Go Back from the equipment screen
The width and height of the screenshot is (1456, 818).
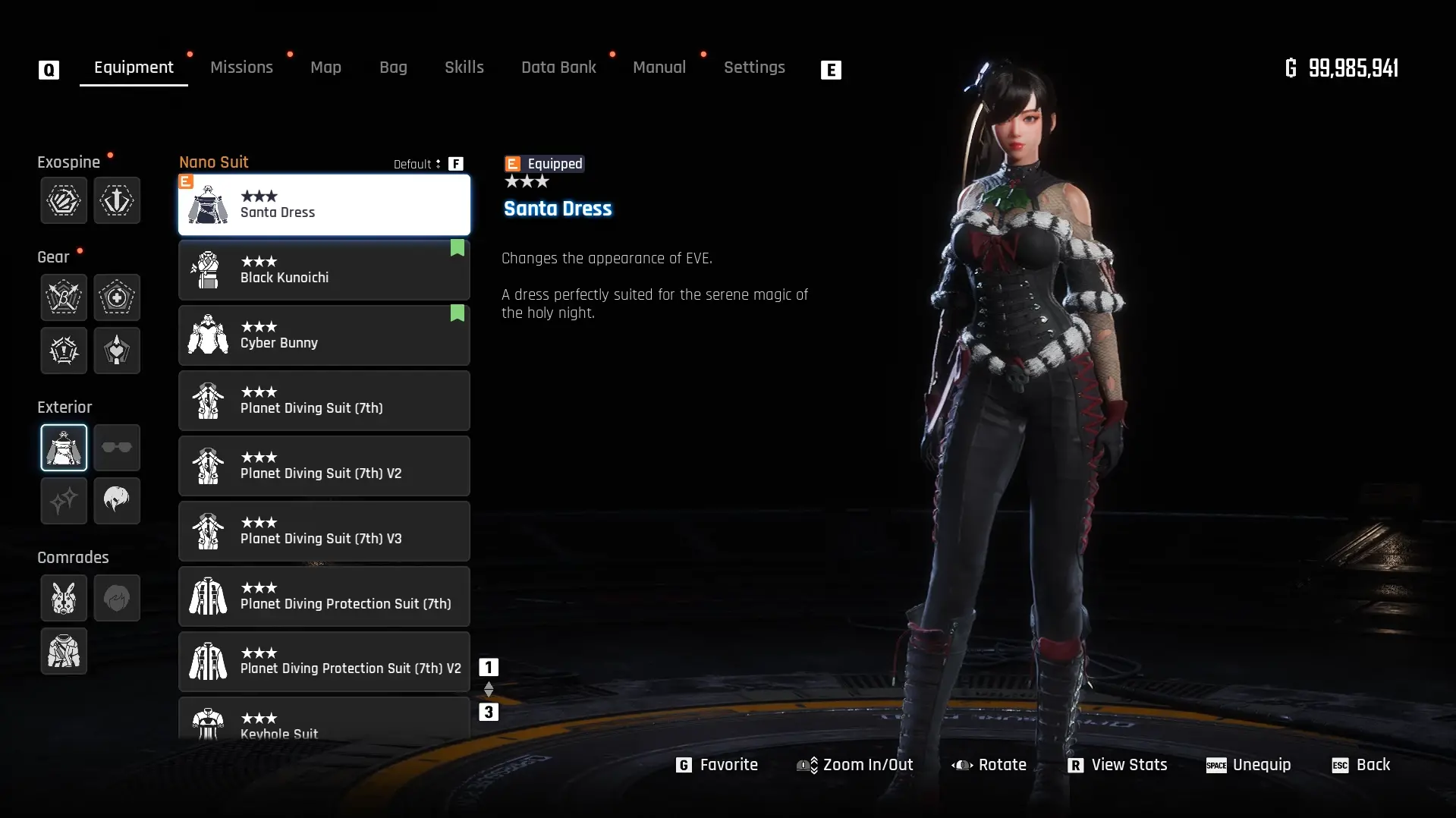click(x=1362, y=765)
